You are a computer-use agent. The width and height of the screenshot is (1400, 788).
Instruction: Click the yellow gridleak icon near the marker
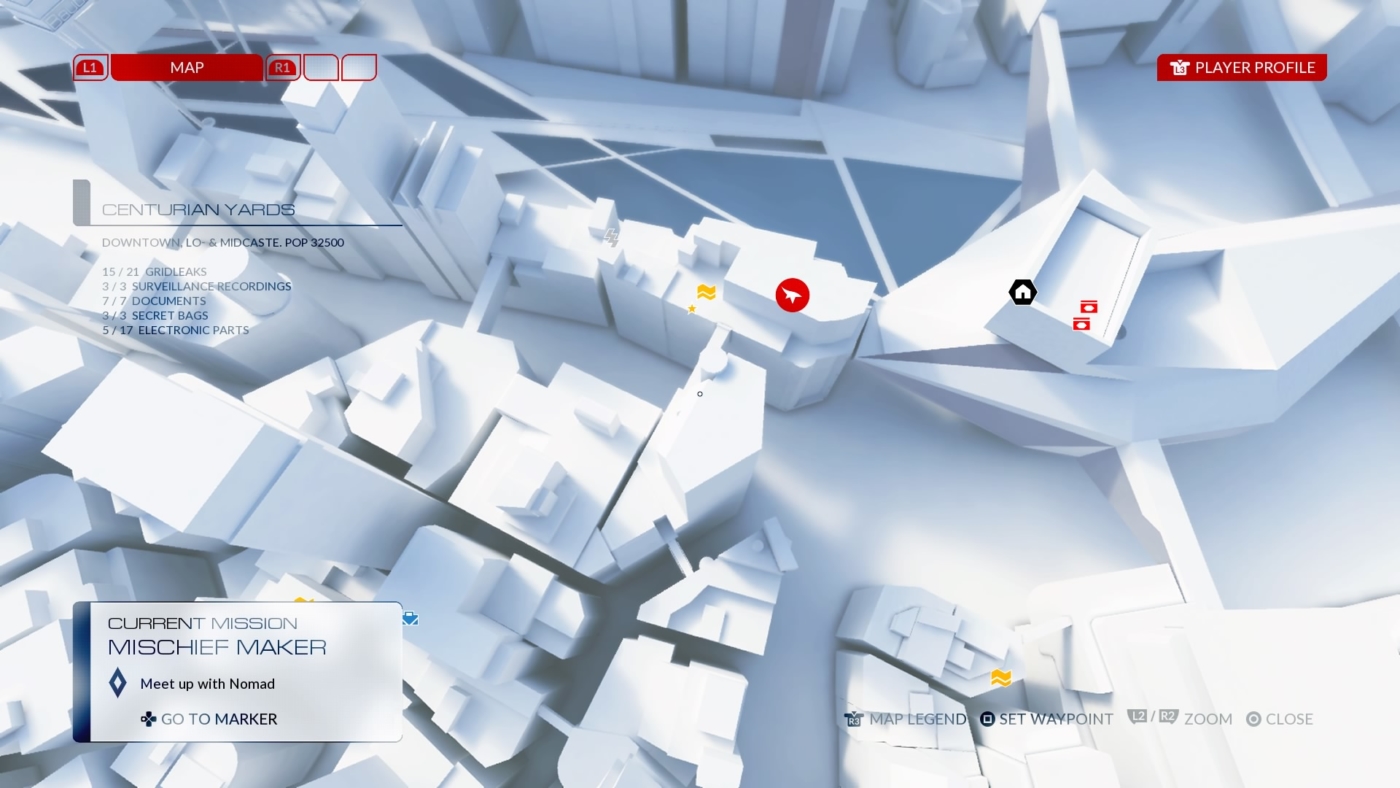(707, 293)
